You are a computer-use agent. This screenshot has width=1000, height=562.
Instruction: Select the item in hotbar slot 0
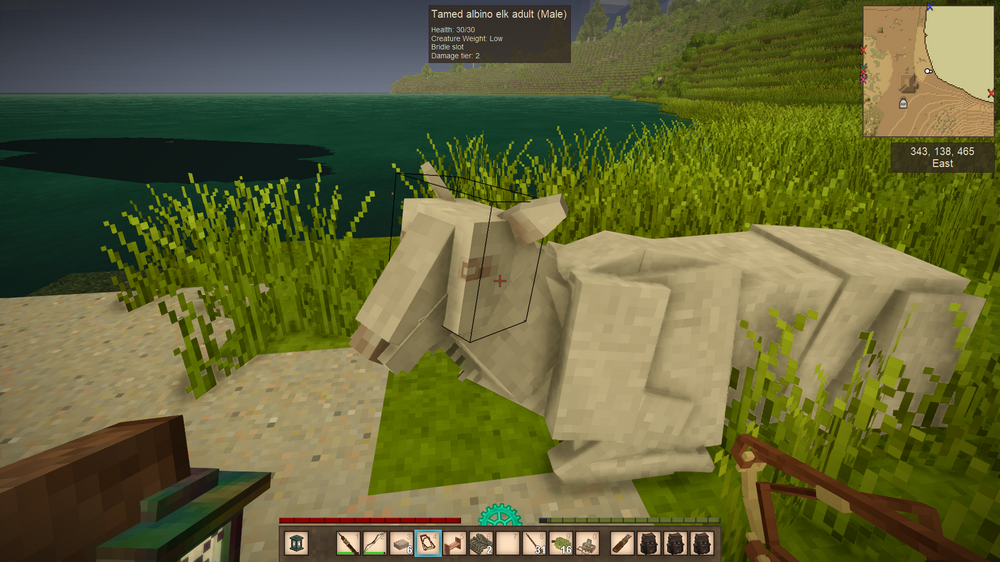pos(587,543)
